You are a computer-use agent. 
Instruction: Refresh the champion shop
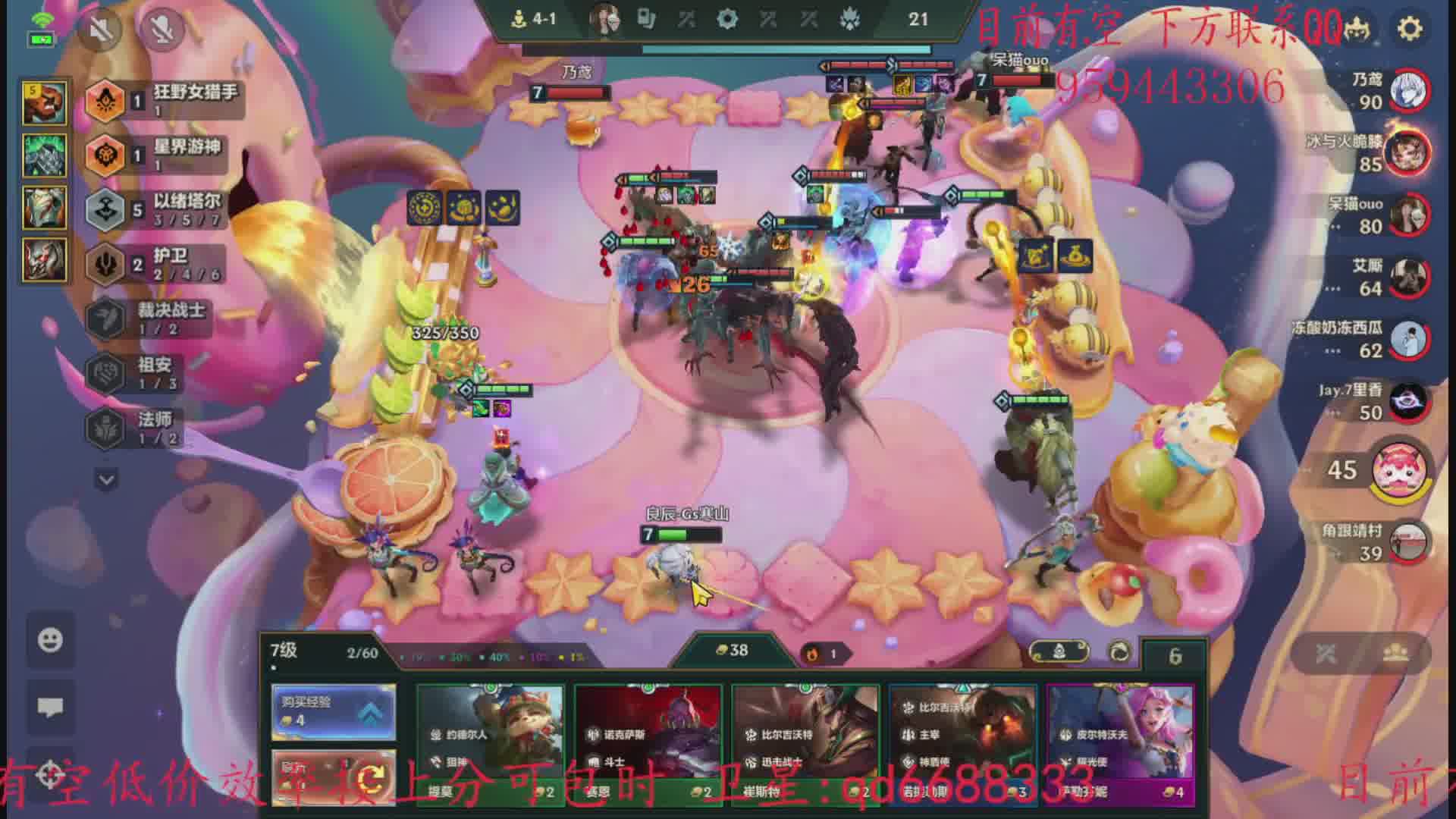[334, 777]
